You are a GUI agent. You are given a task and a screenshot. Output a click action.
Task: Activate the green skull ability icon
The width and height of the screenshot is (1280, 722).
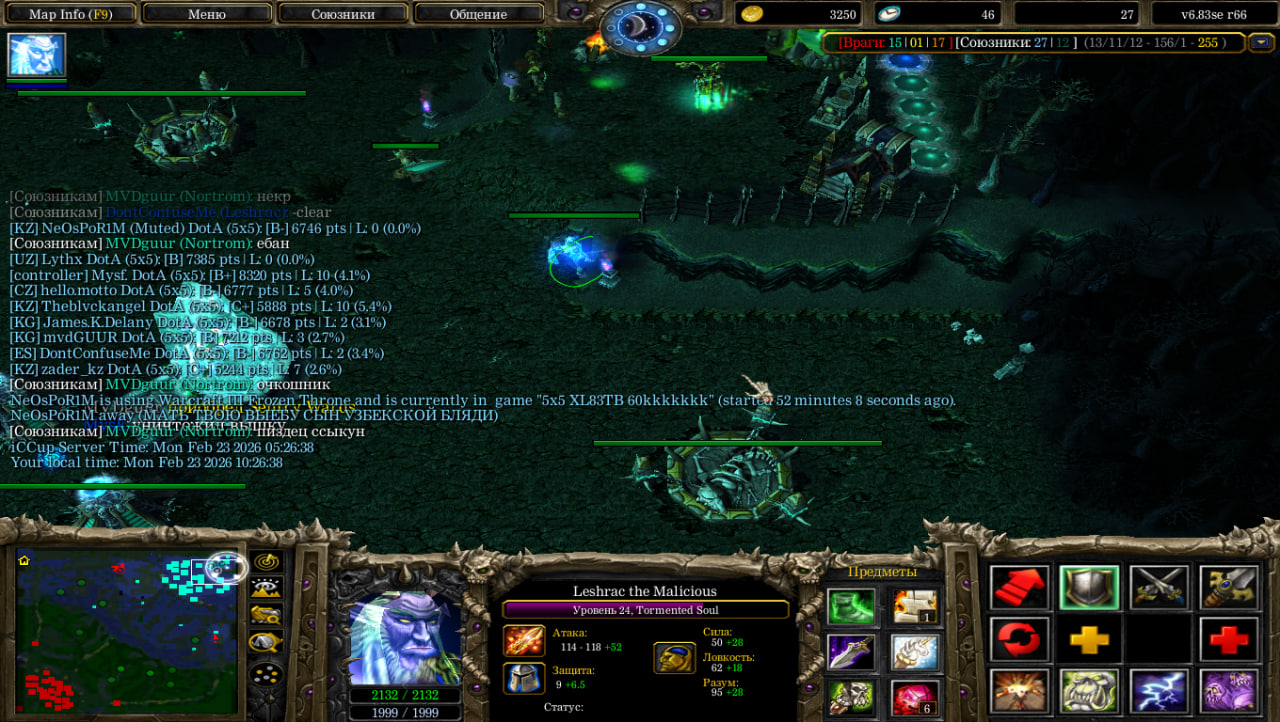[1089, 690]
